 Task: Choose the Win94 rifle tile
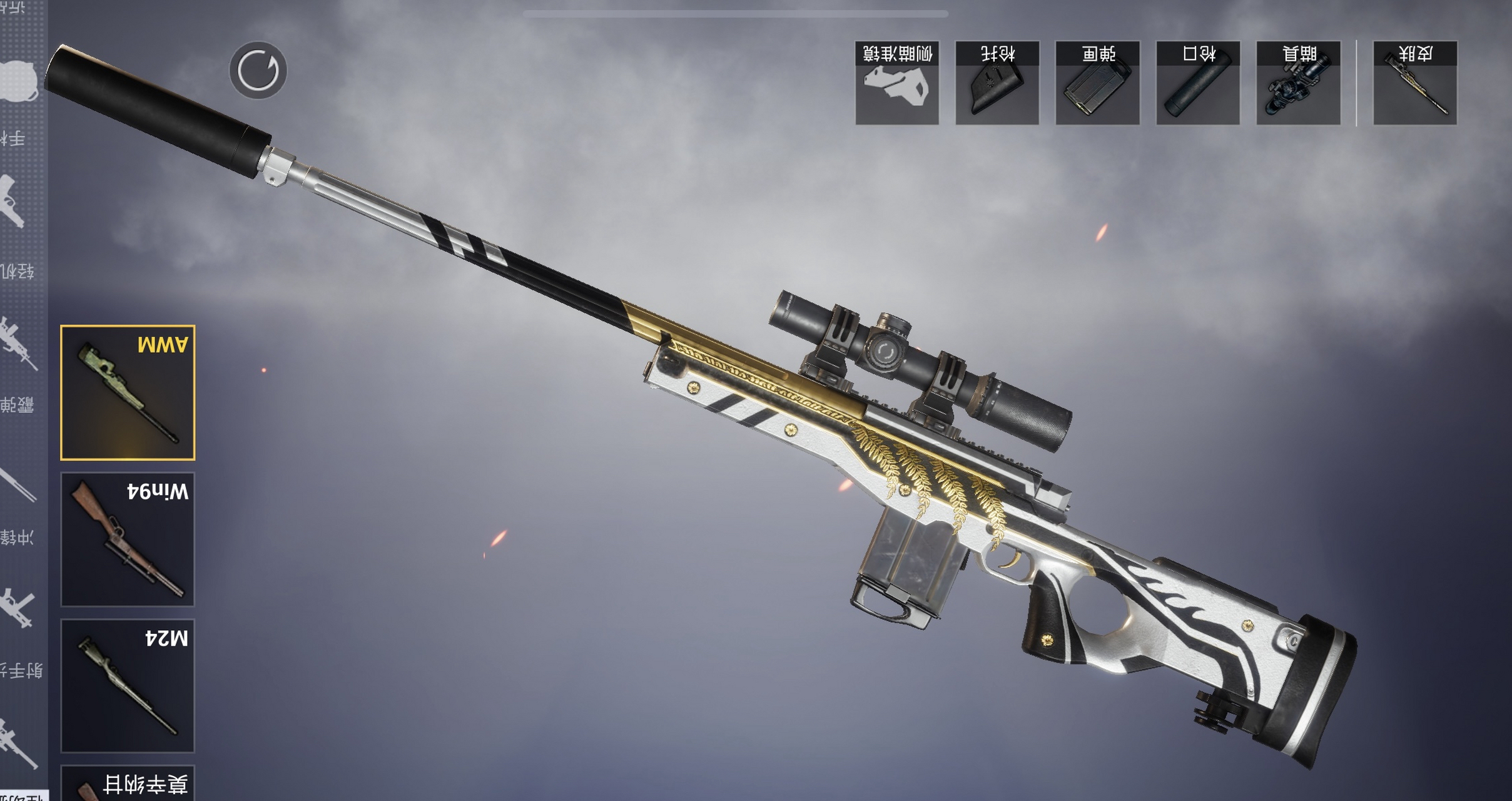pos(128,539)
